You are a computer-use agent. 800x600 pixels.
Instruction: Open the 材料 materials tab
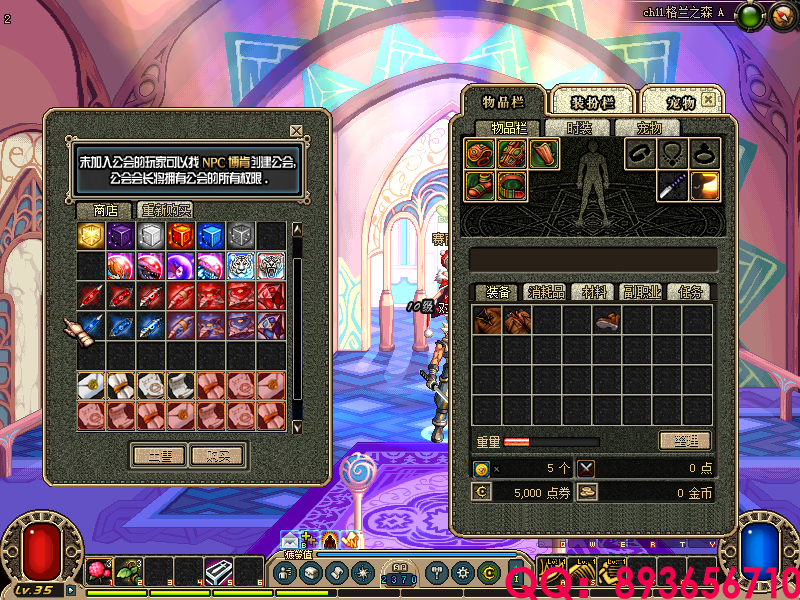pos(594,292)
